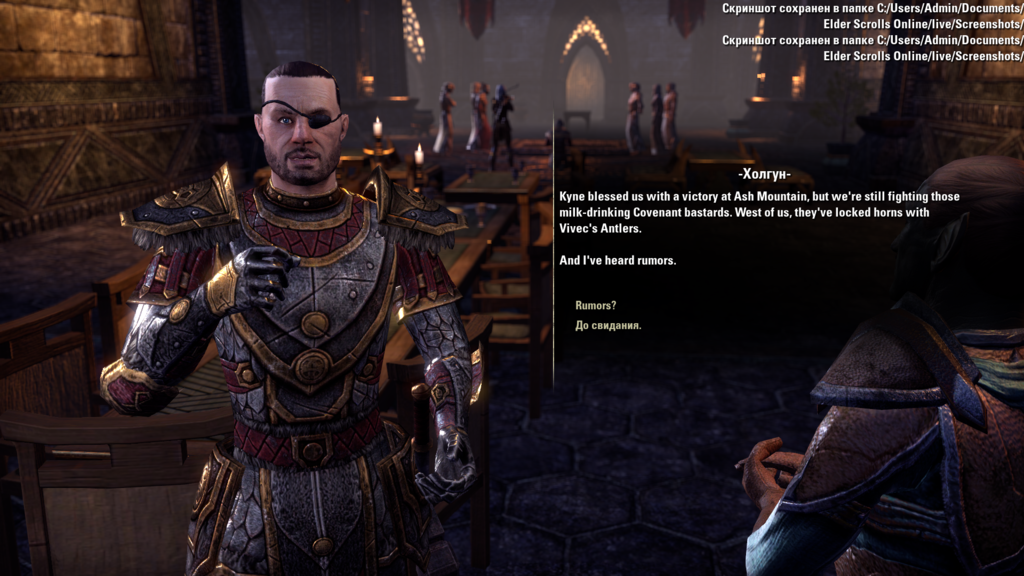Select the "До свидания." goodbye option
1024x576 pixels.
(608, 325)
